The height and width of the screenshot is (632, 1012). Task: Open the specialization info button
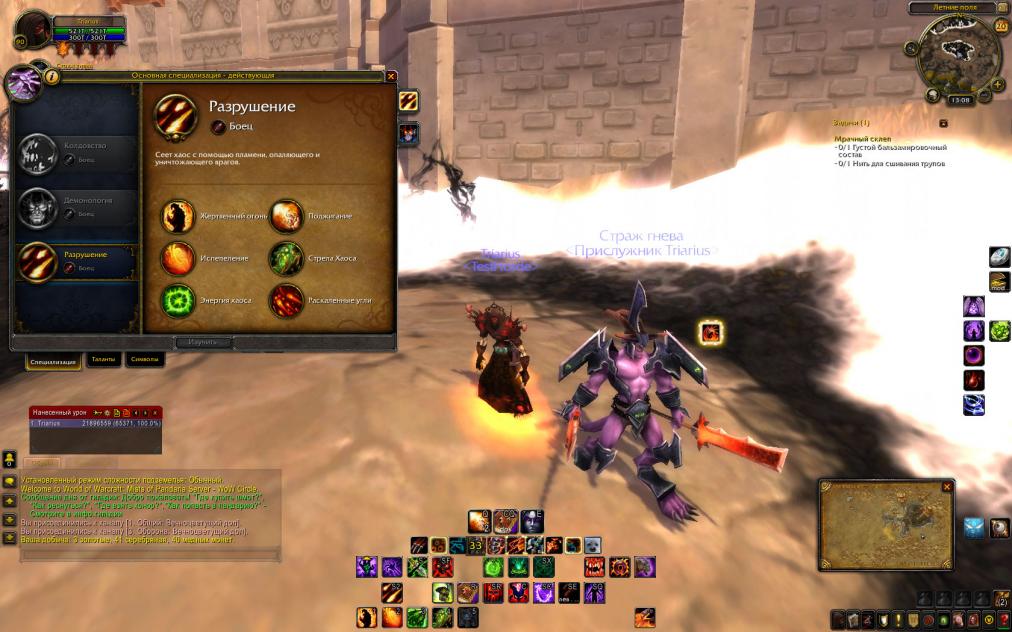coord(52,75)
